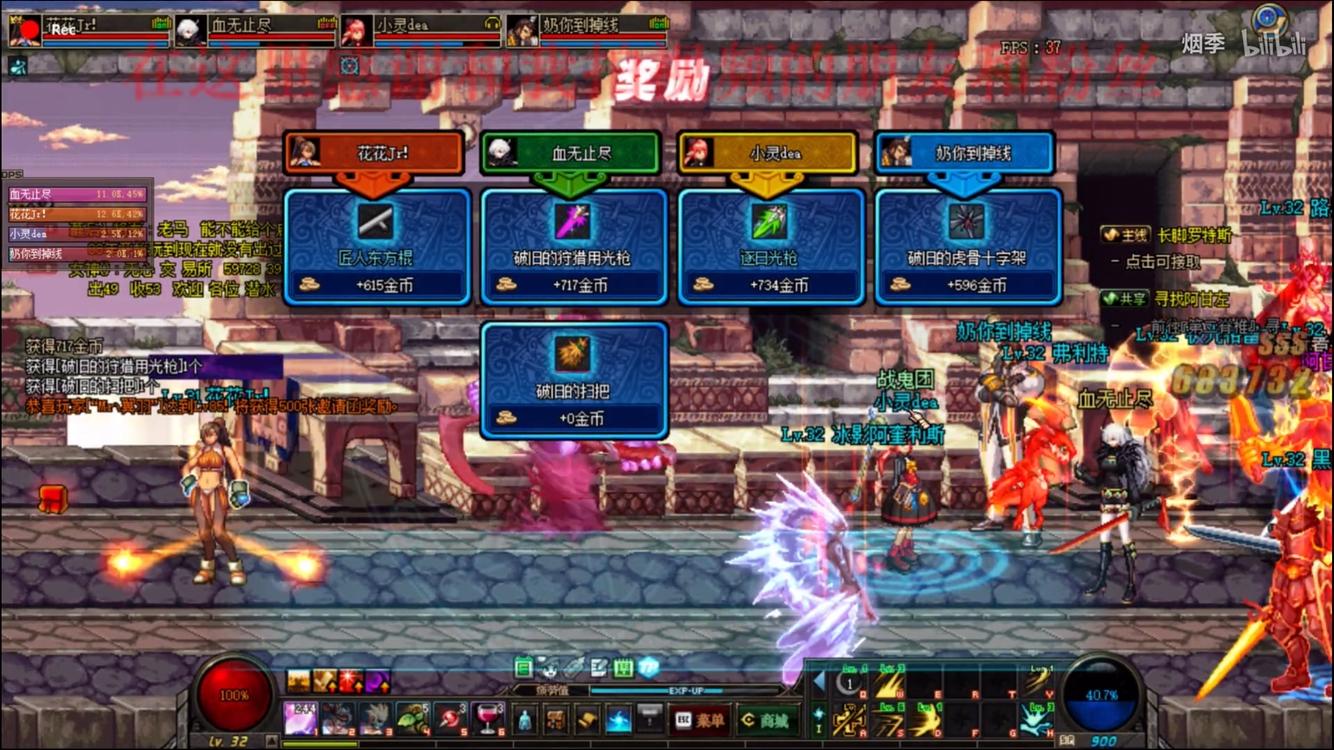The height and width of the screenshot is (750, 1334).
Task: Choose the 破旧的狩猎用光枪 reward card
Action: coord(574,246)
